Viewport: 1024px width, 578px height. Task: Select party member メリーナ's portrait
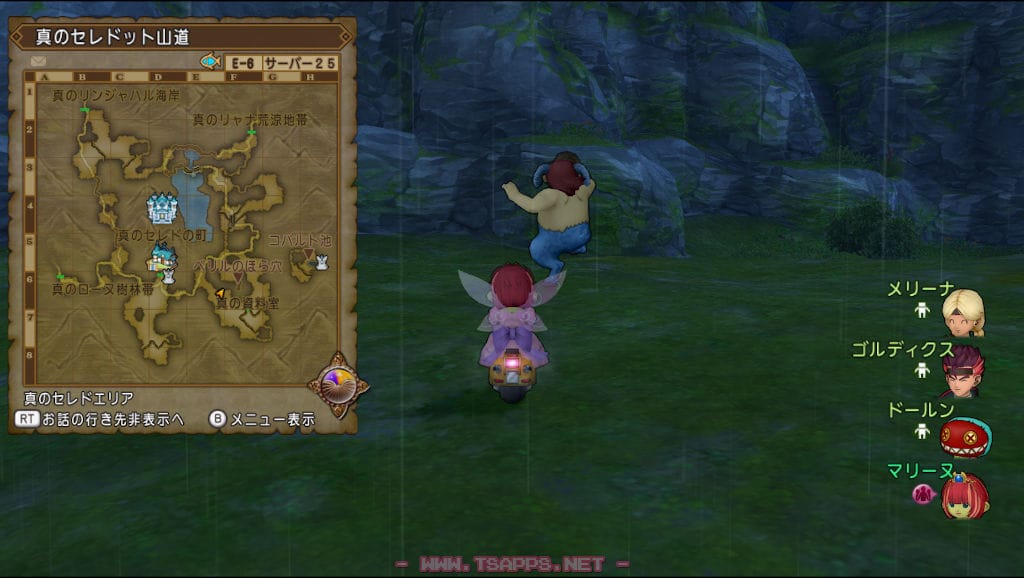point(964,312)
